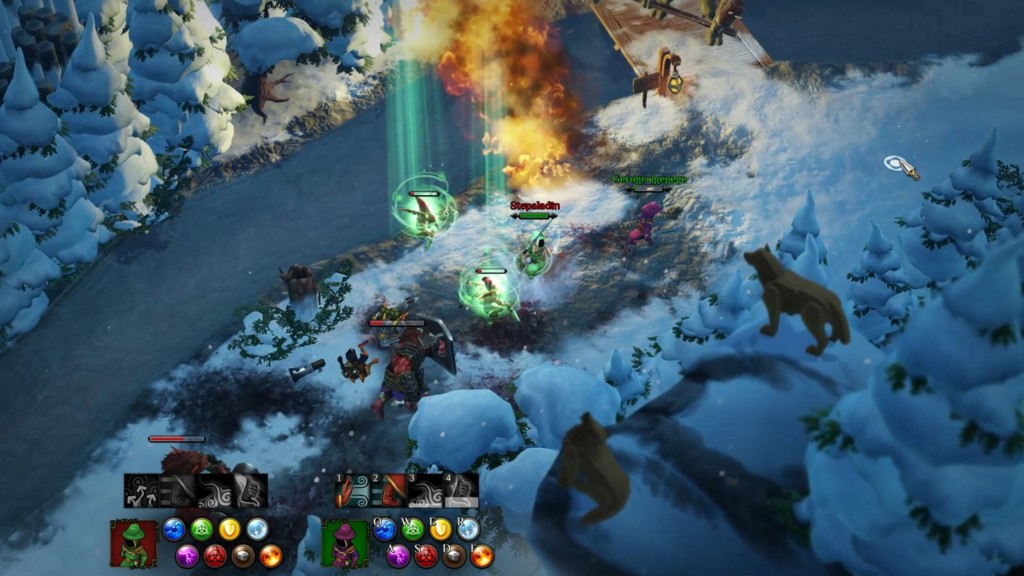The image size is (1024, 576).
Task: Select the green wizard's Earth rock element orb
Action: click(243, 556)
